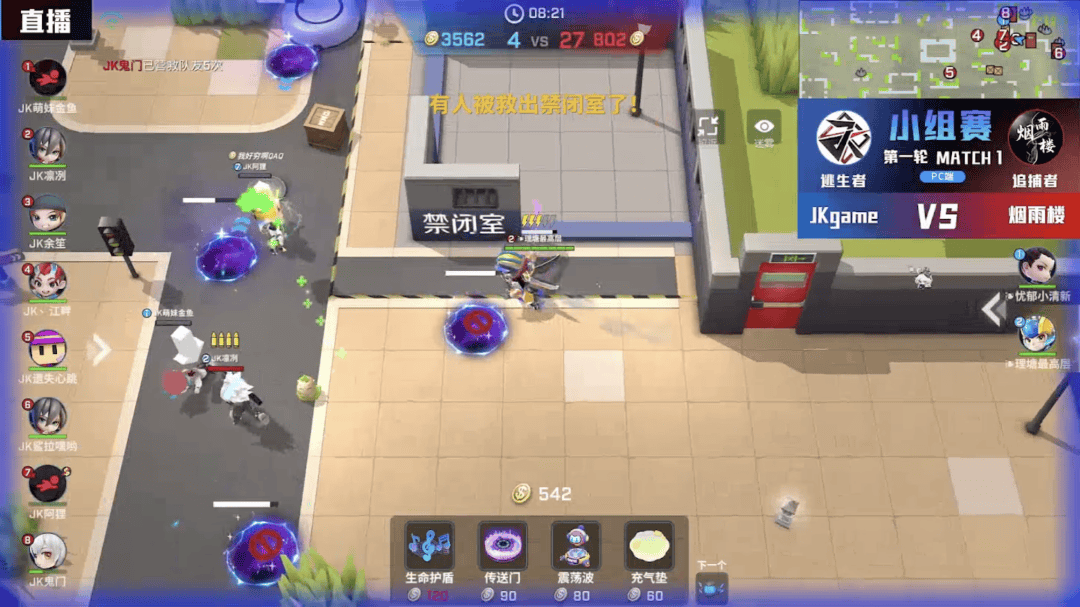This screenshot has width=1080, height=607.
Task: Select chaser 忧郁小清新 avatar
Action: pos(1037,267)
